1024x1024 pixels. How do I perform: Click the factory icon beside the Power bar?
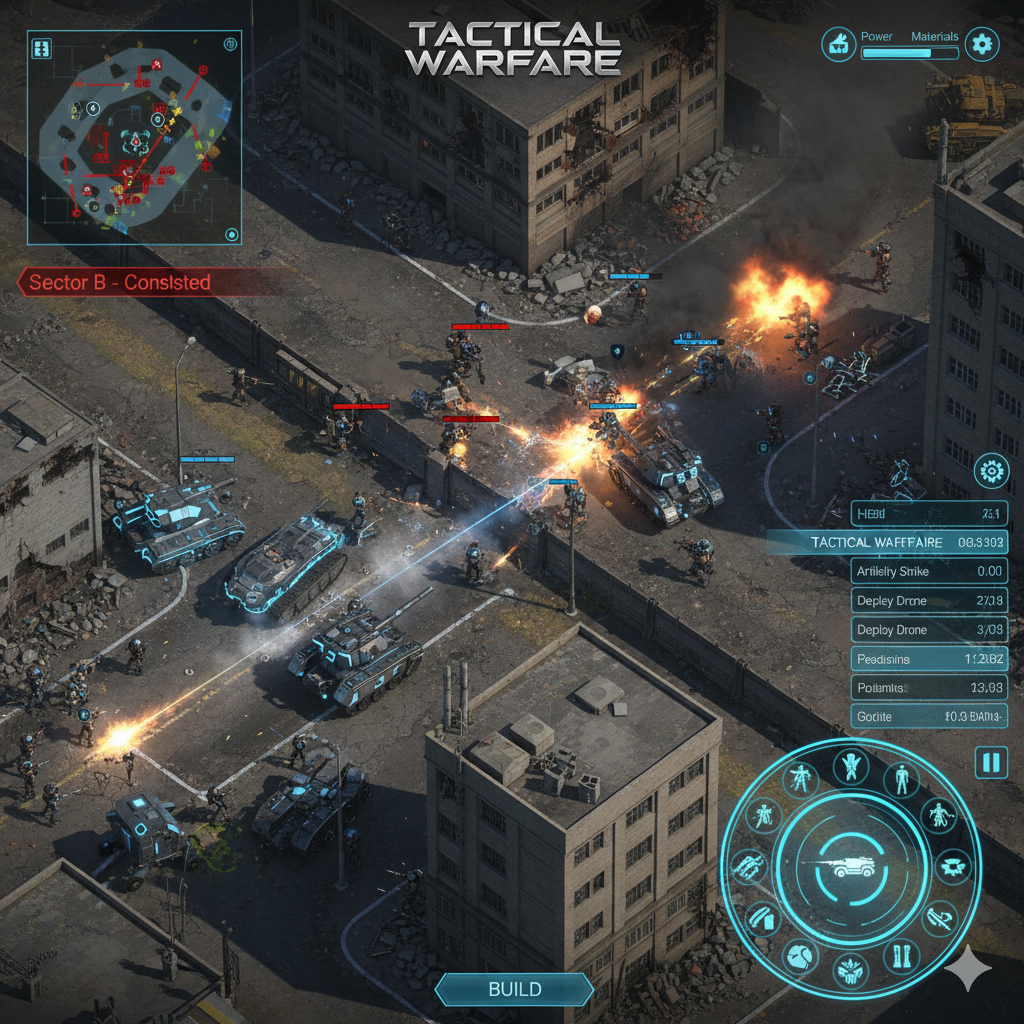pyautogui.click(x=838, y=43)
